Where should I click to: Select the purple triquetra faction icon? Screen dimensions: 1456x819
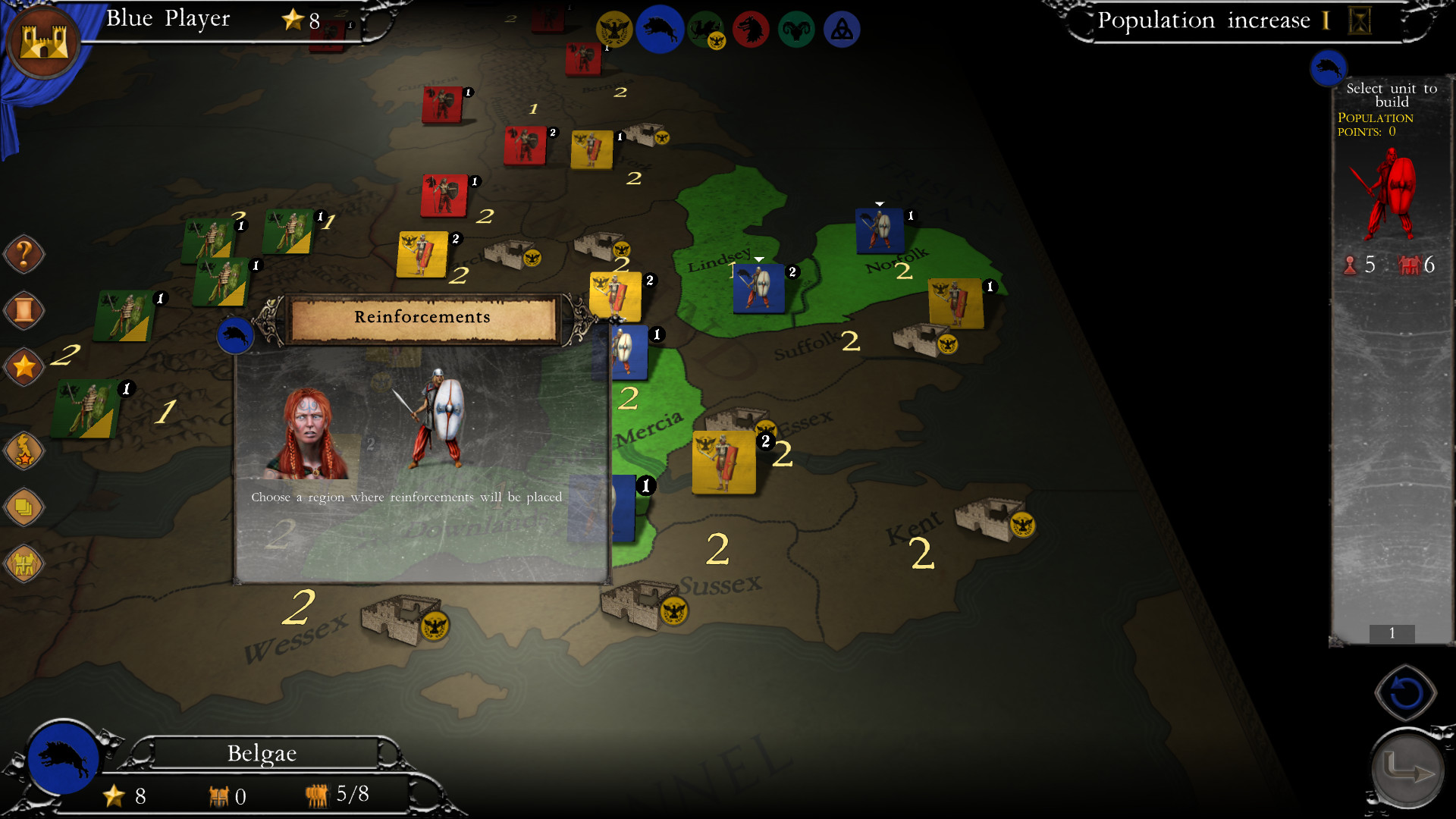[842, 29]
